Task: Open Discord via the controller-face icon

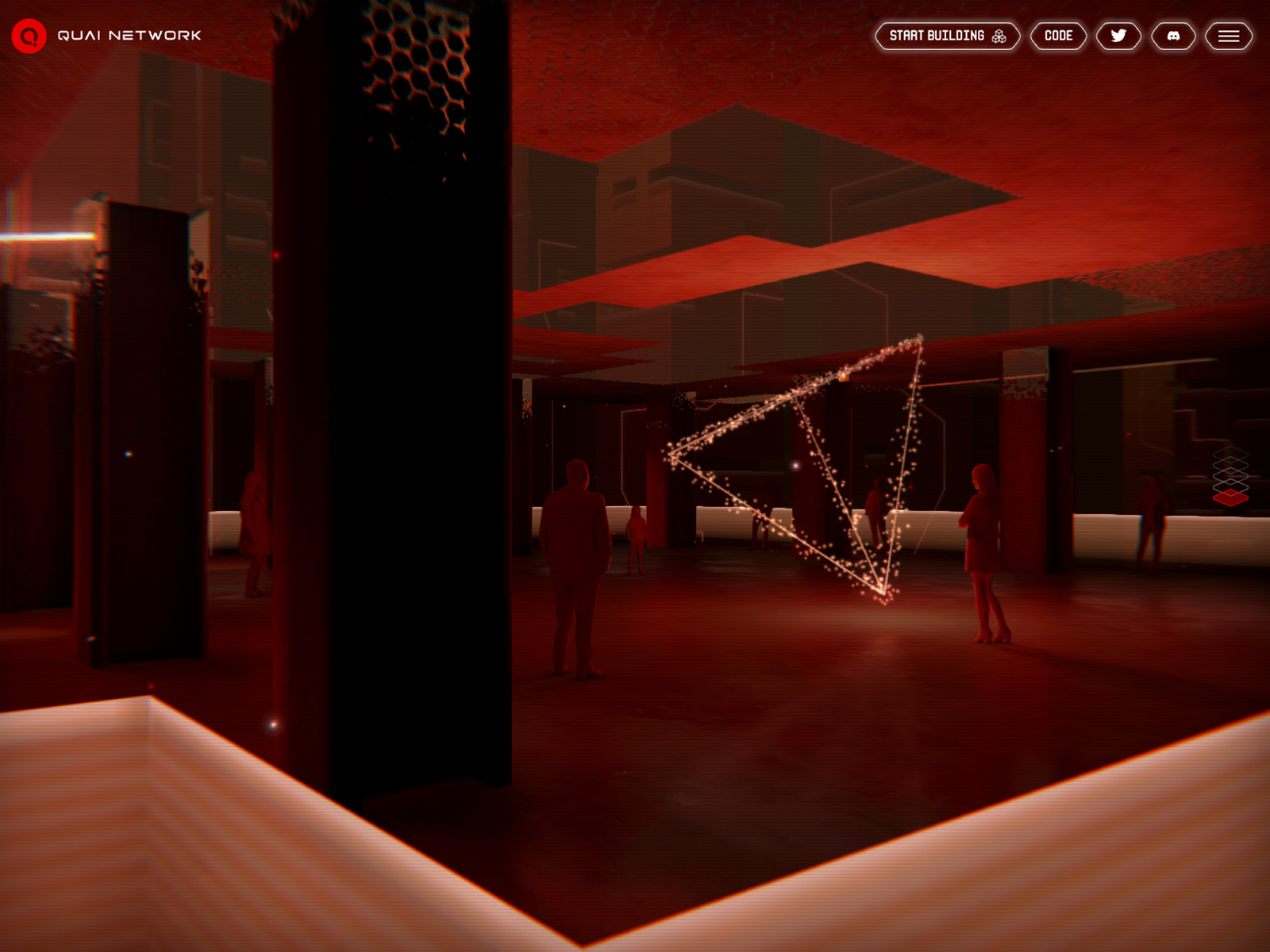Action: coord(1173,36)
